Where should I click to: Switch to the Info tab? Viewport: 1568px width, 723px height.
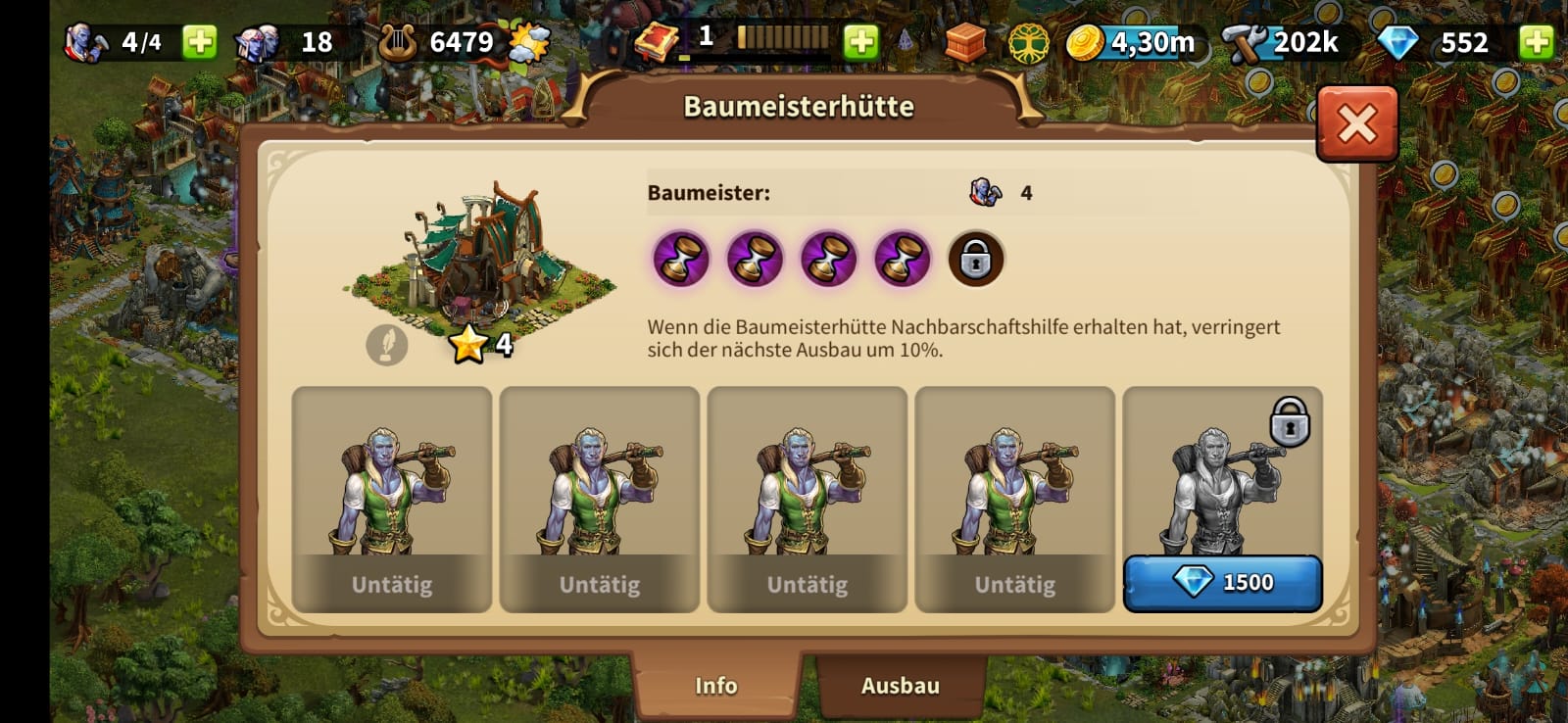(x=715, y=685)
